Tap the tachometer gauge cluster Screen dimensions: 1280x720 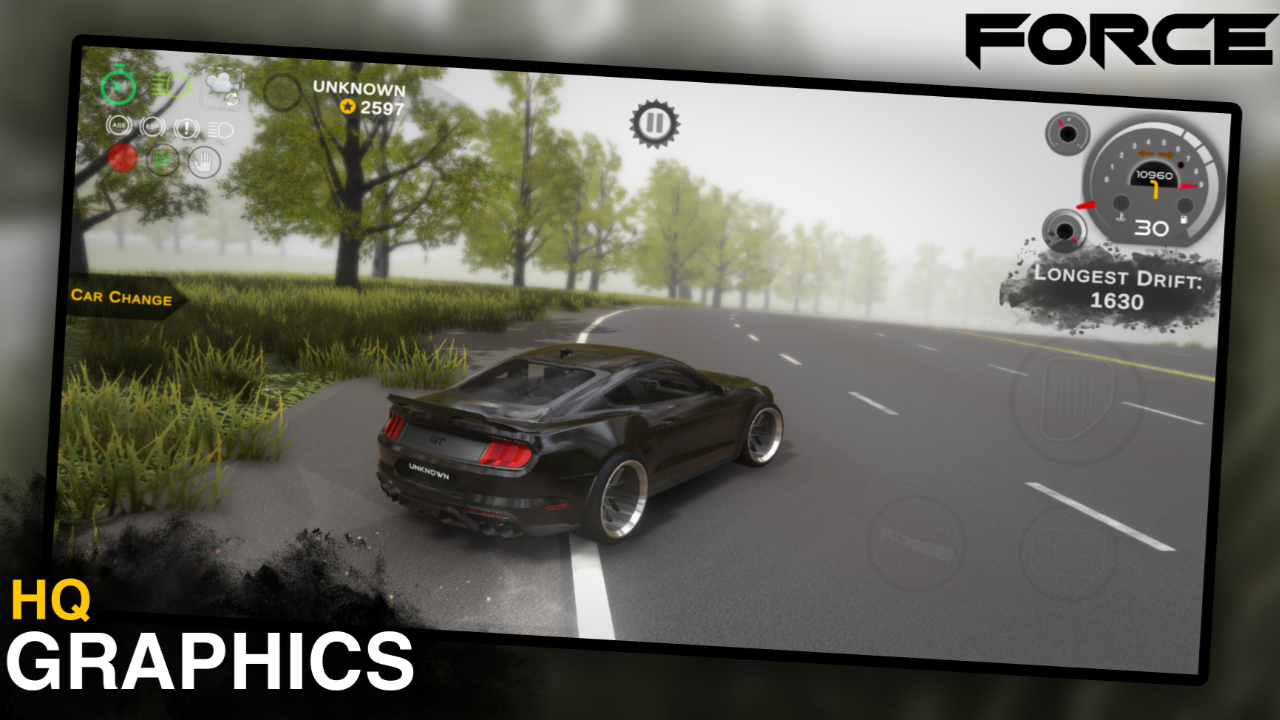point(1154,184)
